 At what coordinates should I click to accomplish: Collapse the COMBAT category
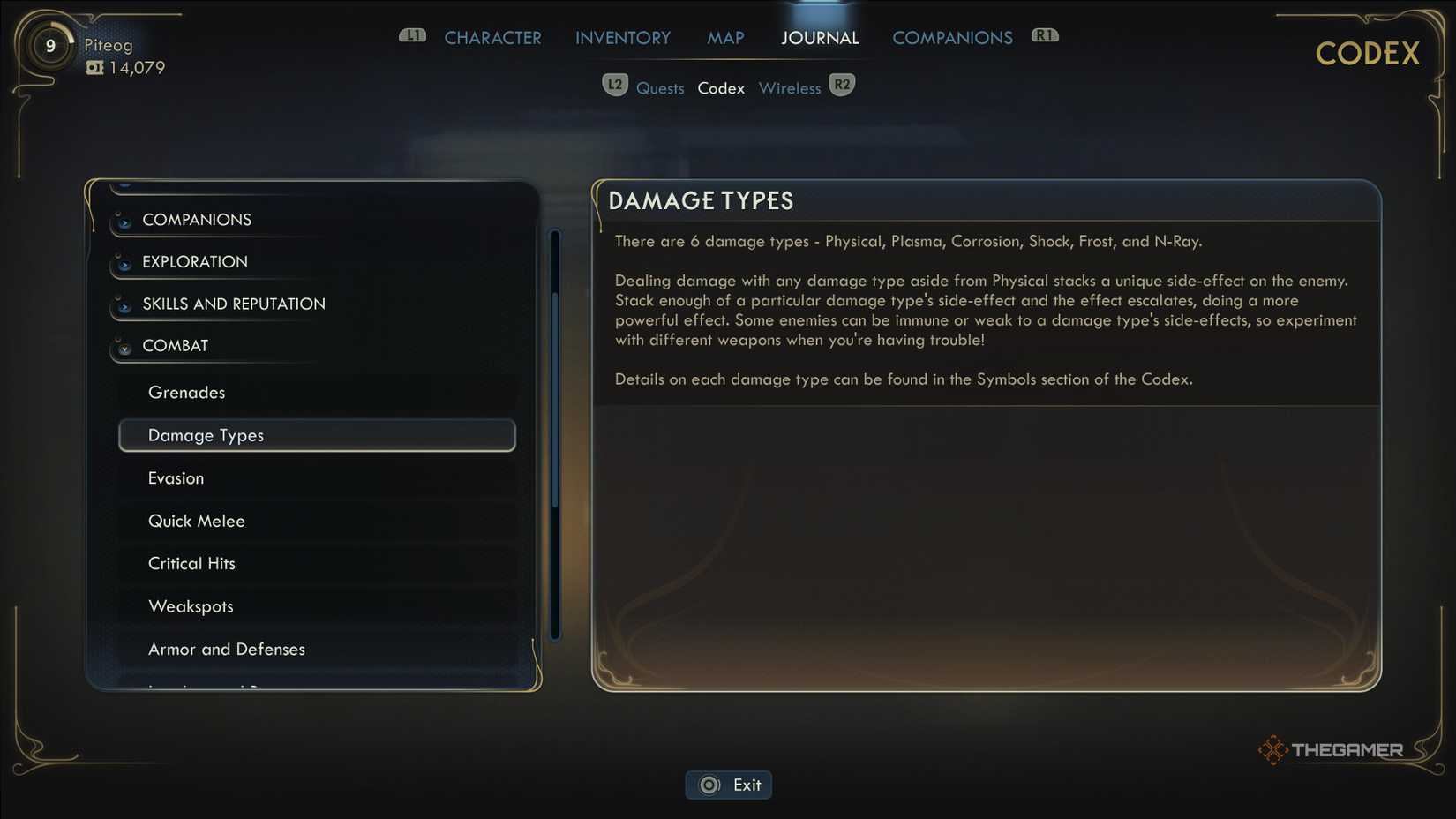[x=174, y=345]
